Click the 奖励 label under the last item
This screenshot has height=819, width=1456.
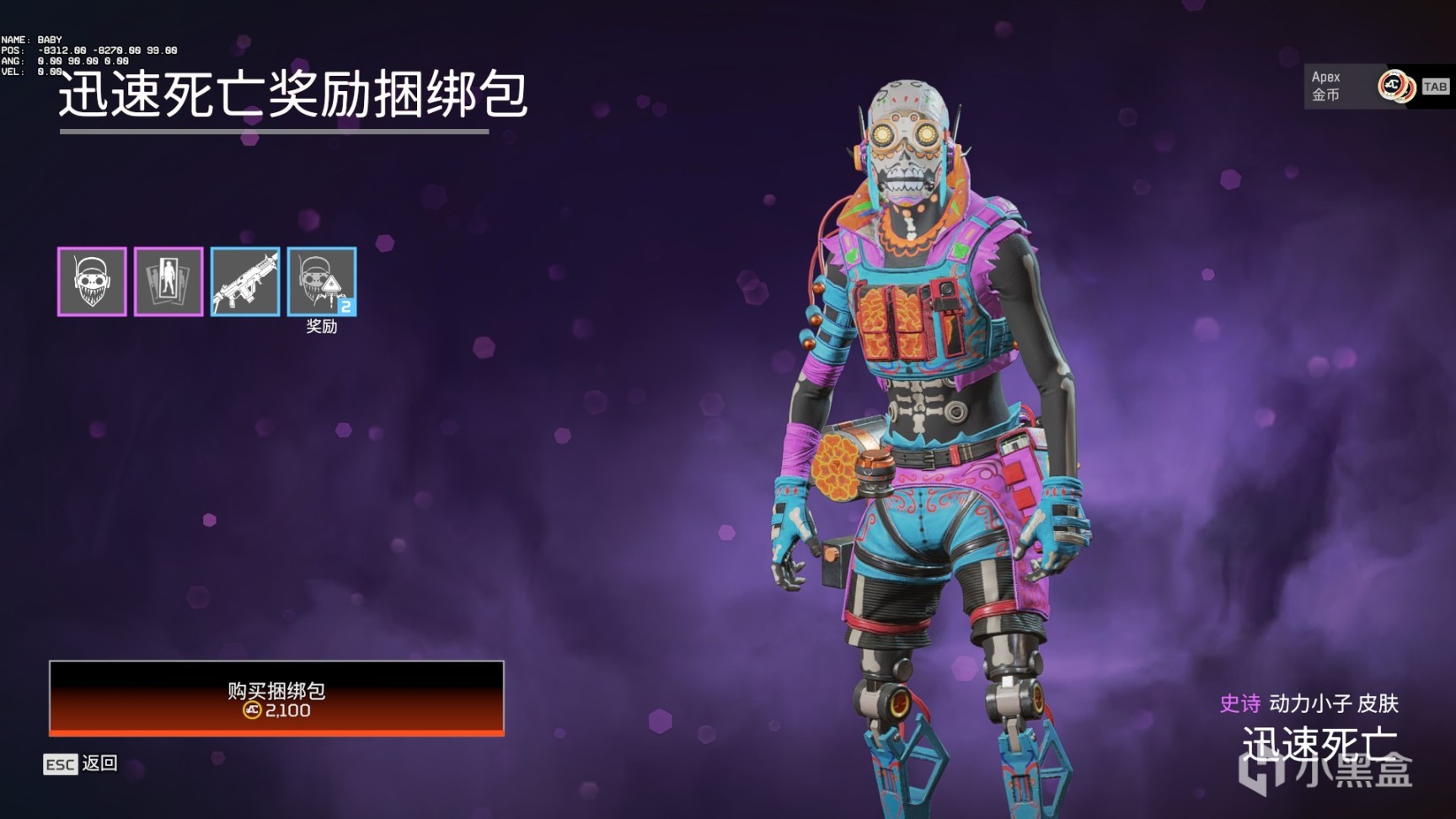click(321, 327)
